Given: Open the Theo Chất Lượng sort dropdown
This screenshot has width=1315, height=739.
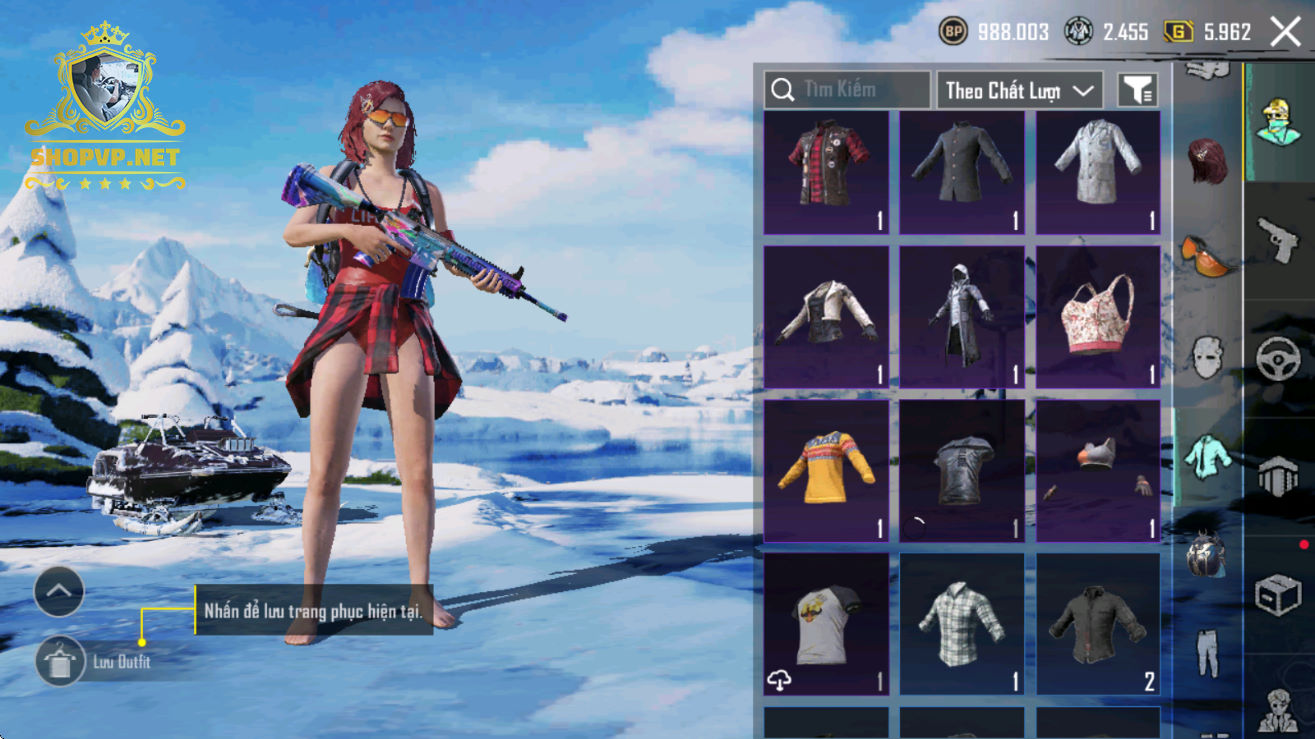Looking at the screenshot, I should click(x=1019, y=90).
